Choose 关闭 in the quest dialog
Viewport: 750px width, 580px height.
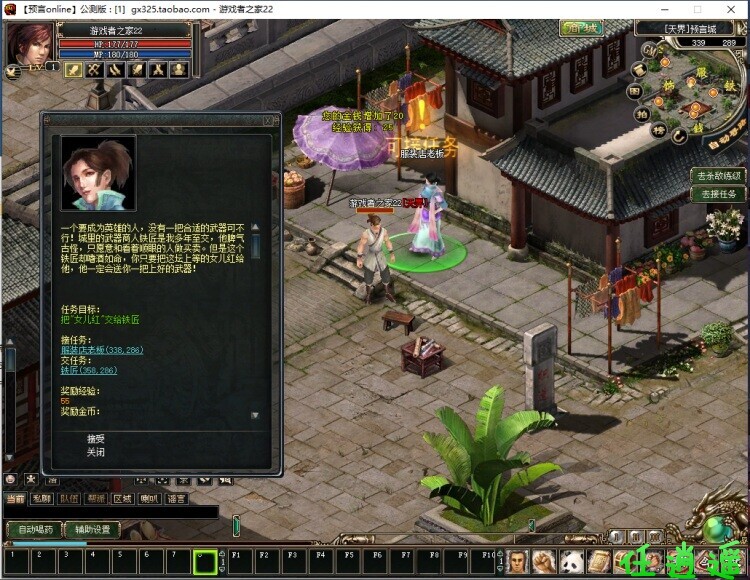point(96,451)
